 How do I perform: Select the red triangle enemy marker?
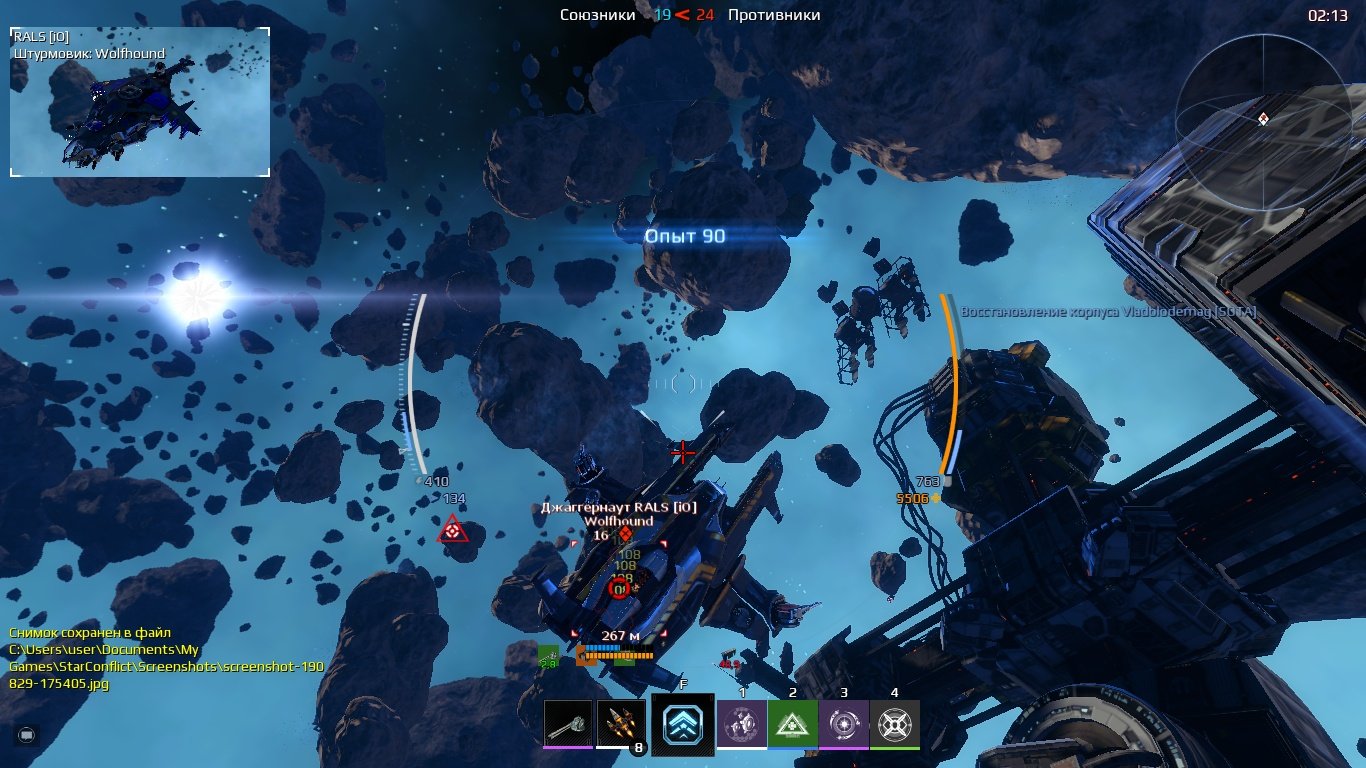453,530
